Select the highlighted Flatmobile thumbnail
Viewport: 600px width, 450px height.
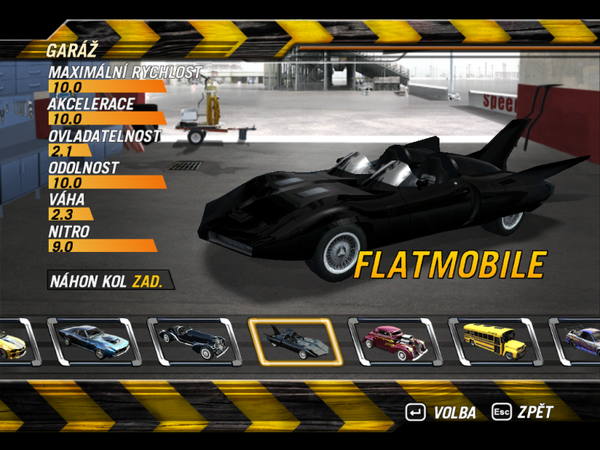pyautogui.click(x=295, y=342)
